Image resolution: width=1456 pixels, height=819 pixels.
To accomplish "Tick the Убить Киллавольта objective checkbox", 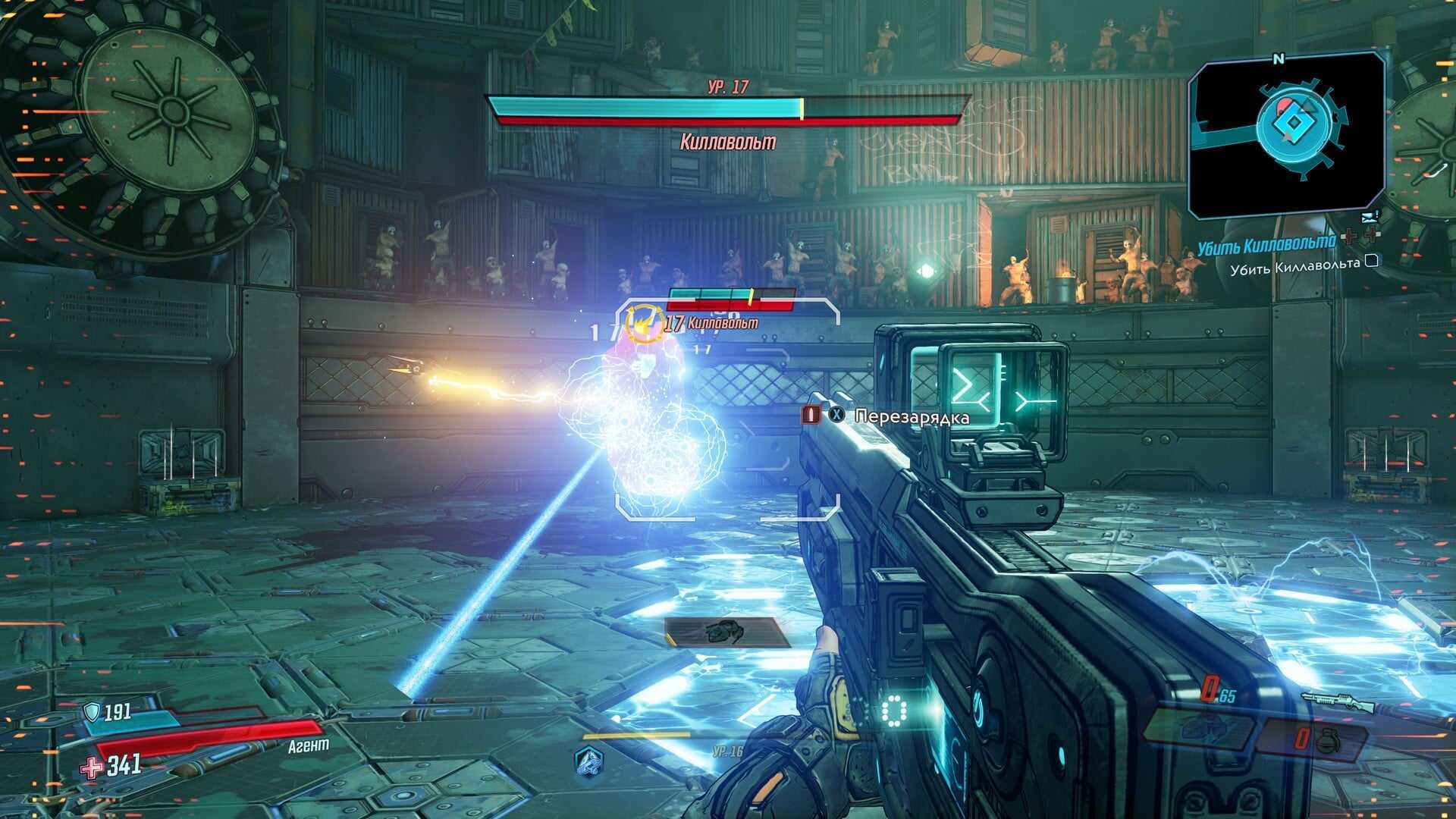I will pyautogui.click(x=1371, y=262).
